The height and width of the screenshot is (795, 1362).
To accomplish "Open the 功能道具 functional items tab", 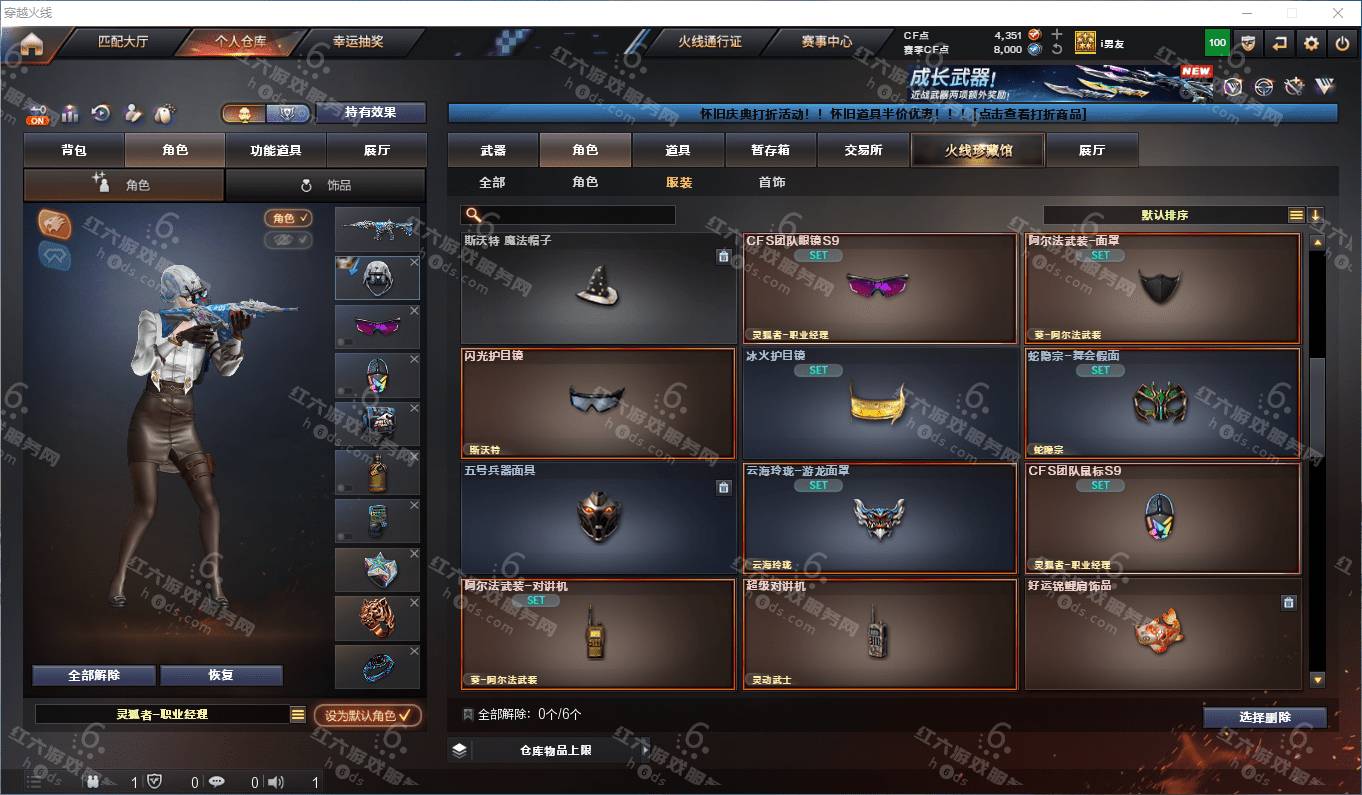I will [x=275, y=150].
